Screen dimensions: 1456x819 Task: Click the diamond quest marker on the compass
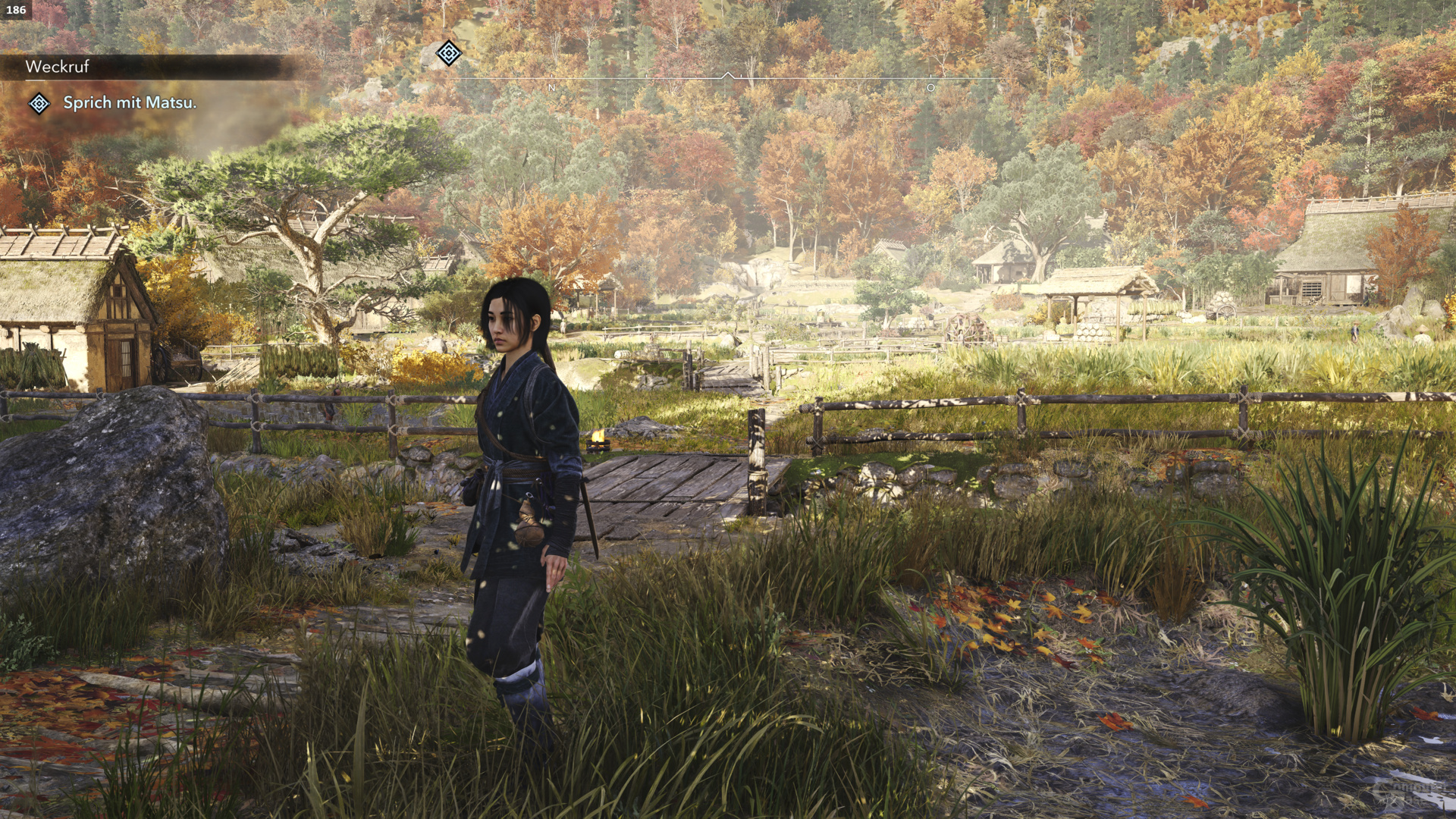point(449,53)
